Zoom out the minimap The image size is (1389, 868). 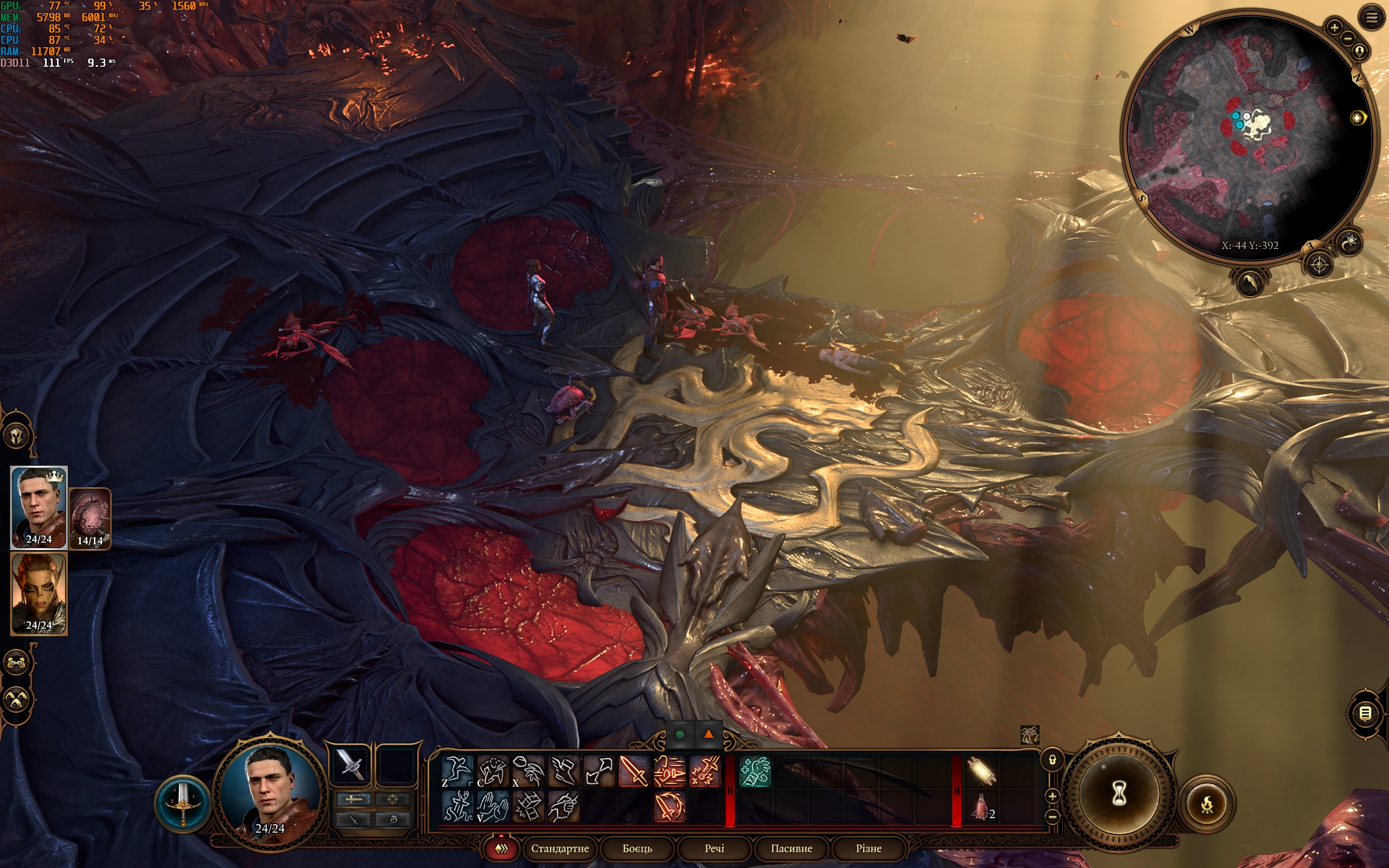tap(1347, 39)
